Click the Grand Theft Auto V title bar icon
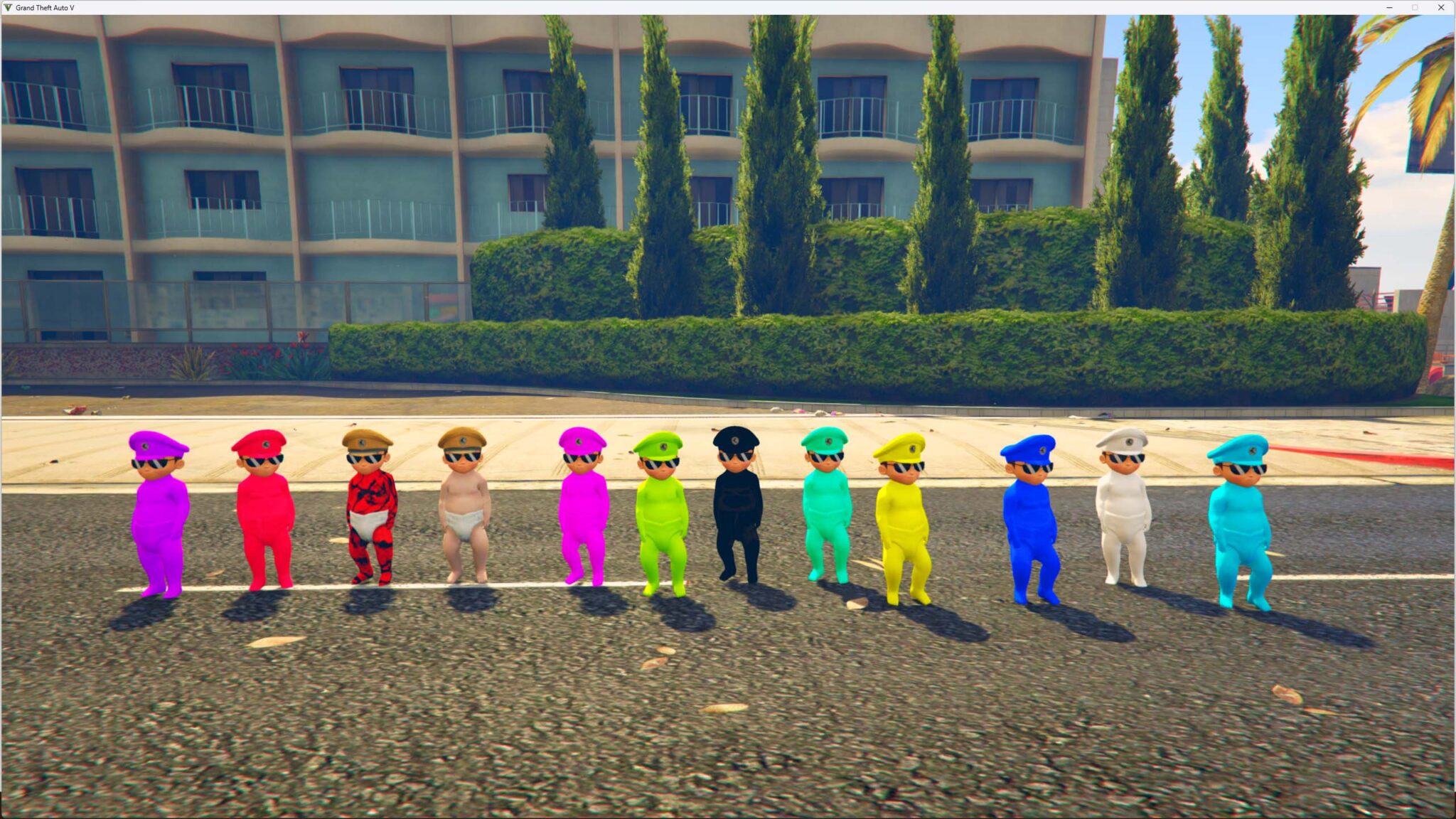 [x=7, y=7]
